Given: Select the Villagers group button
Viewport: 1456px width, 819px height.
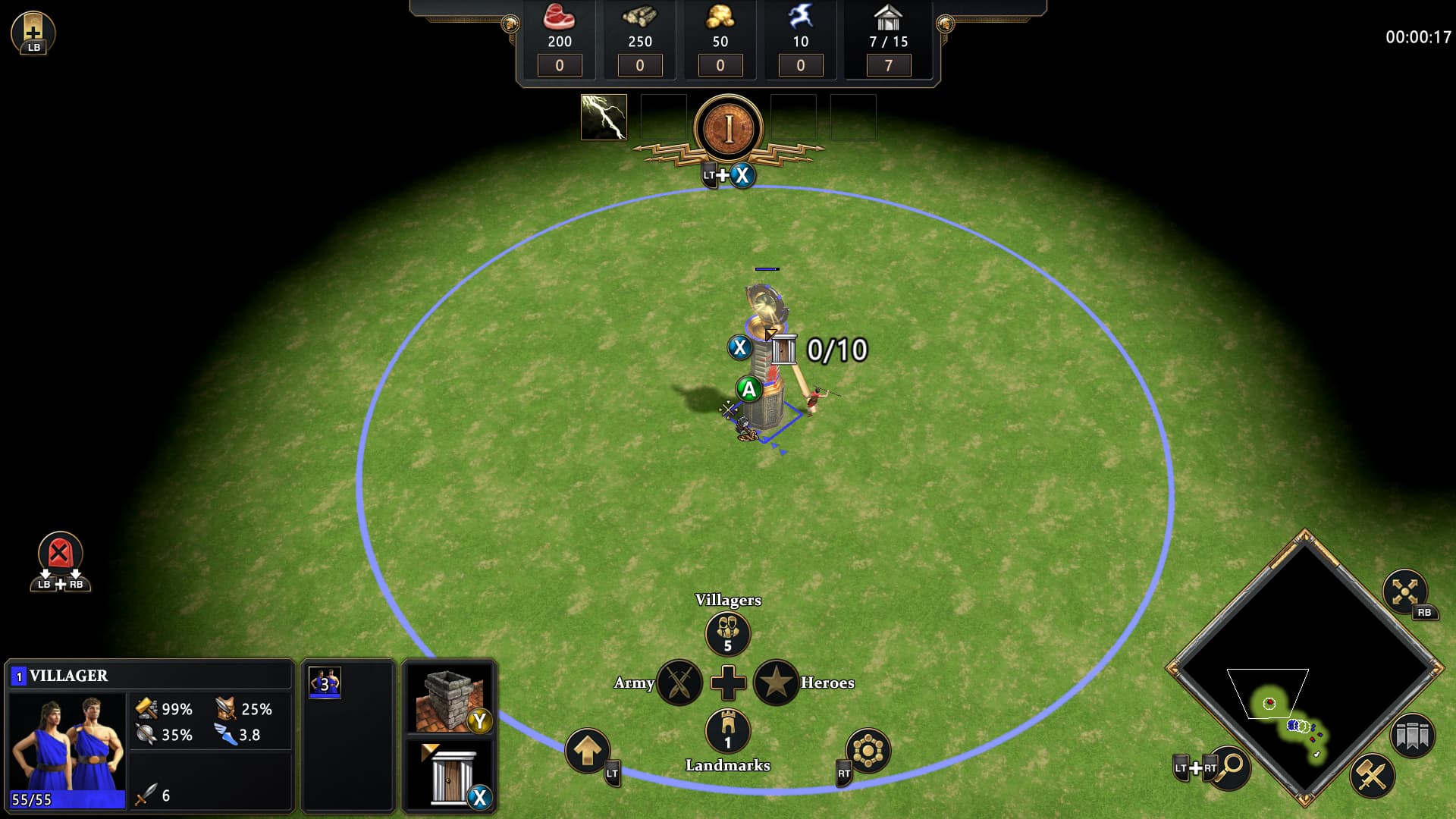Looking at the screenshot, I should click(x=727, y=633).
